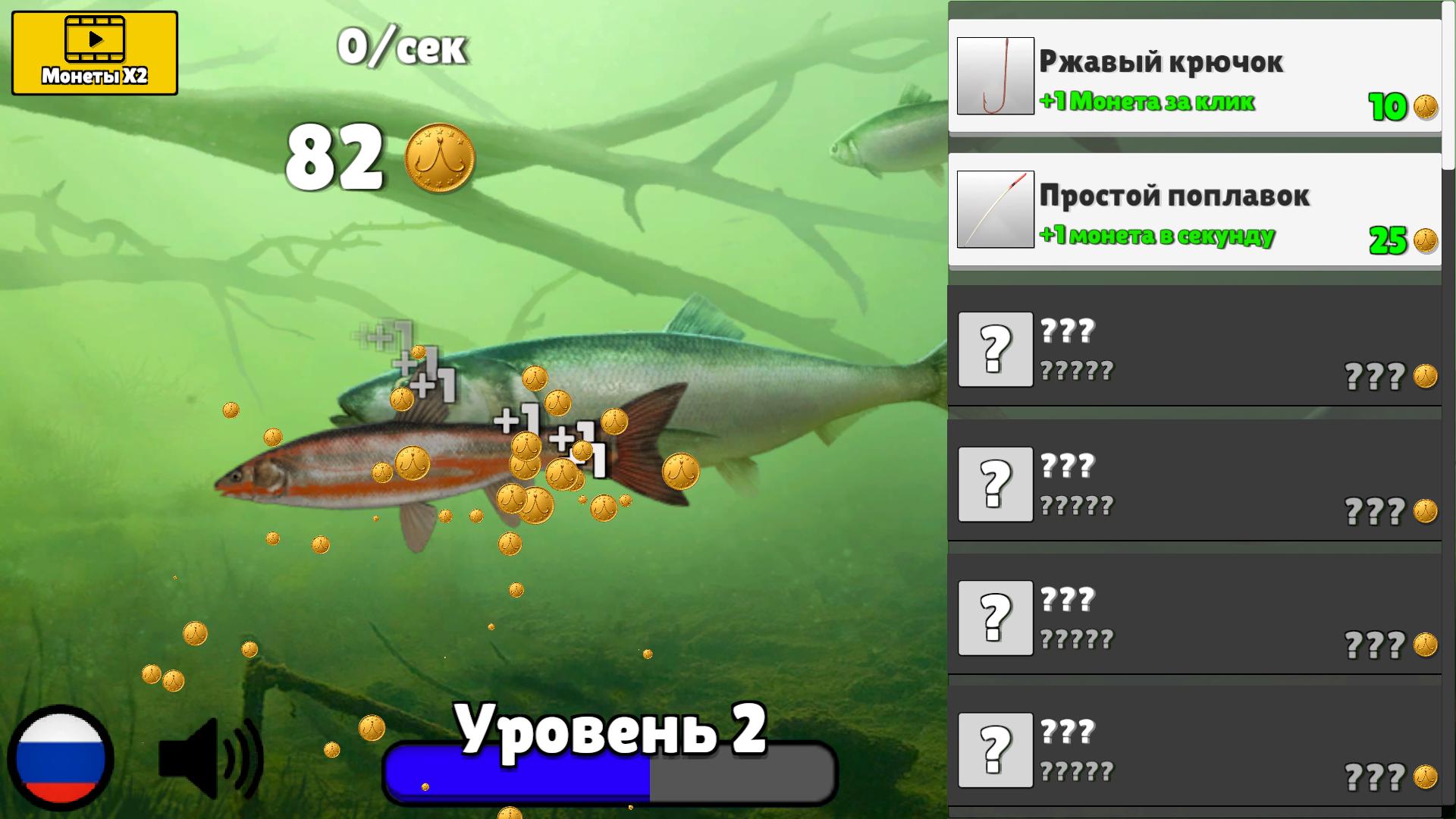Click the 0/сек rate display
1456x819 pixels.
click(402, 47)
